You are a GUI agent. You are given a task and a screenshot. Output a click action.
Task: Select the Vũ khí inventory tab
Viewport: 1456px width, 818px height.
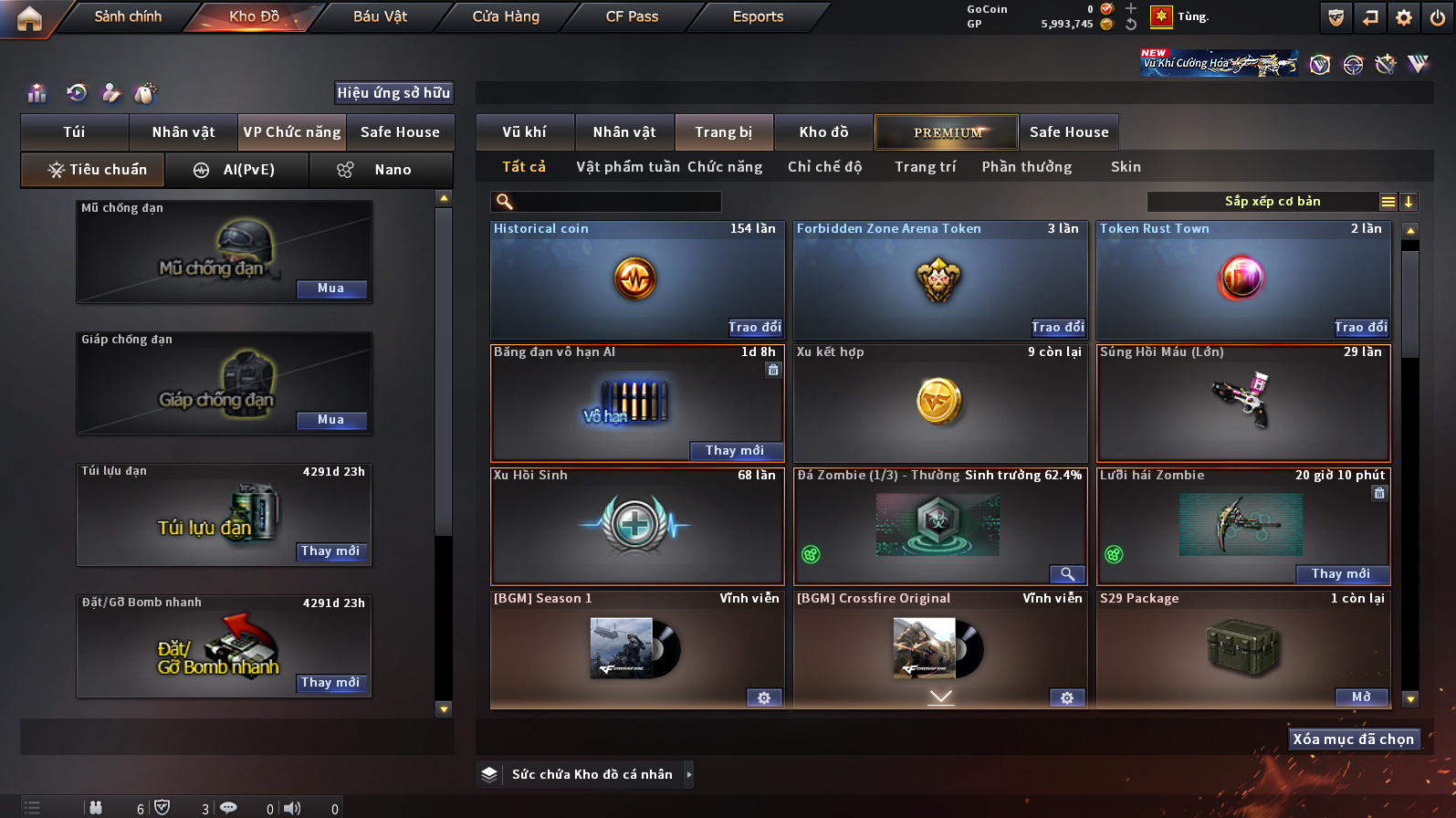click(x=525, y=132)
